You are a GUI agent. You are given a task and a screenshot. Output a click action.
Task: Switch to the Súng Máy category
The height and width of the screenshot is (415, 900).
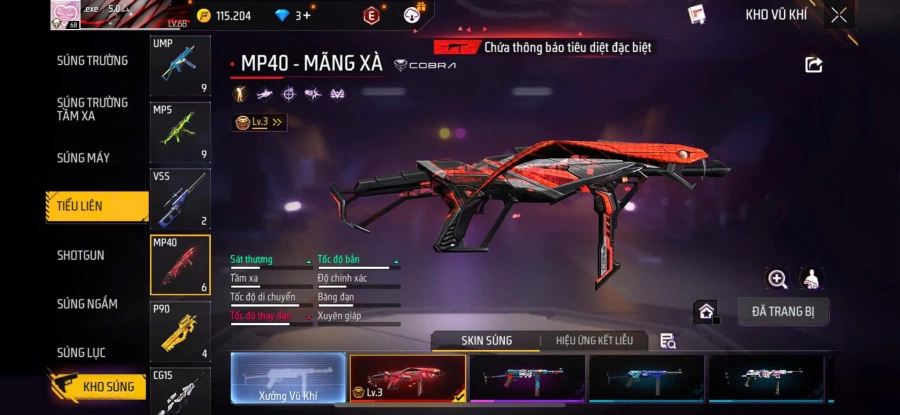coord(84,157)
